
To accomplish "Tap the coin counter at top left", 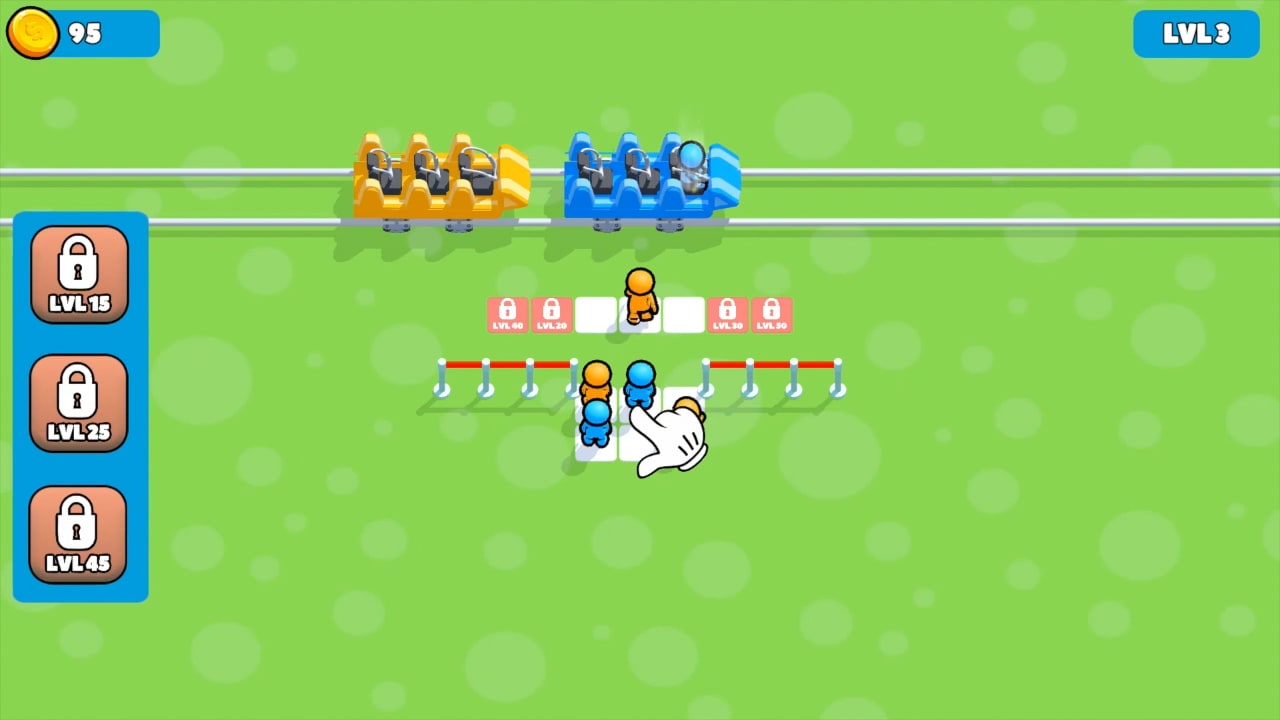I will click(80, 33).
